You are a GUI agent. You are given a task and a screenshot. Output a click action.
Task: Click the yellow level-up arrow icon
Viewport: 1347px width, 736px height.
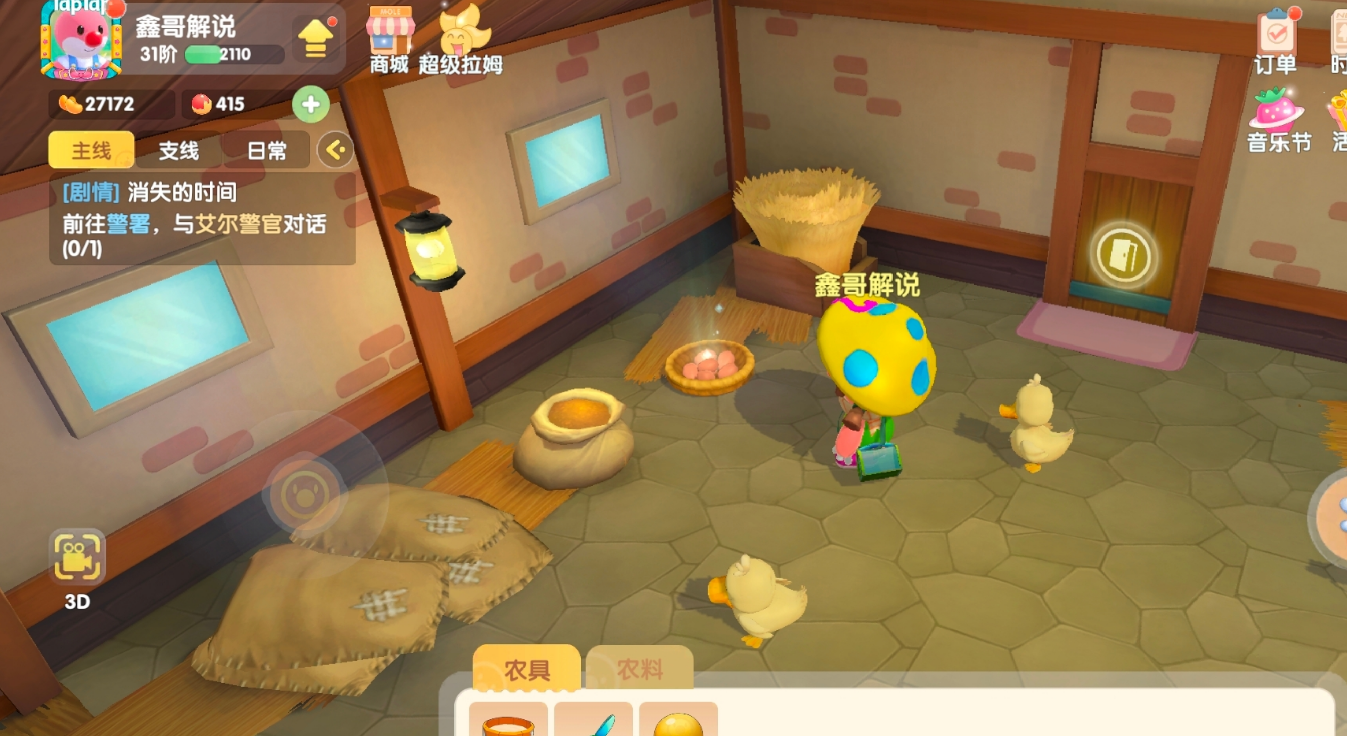pos(315,39)
